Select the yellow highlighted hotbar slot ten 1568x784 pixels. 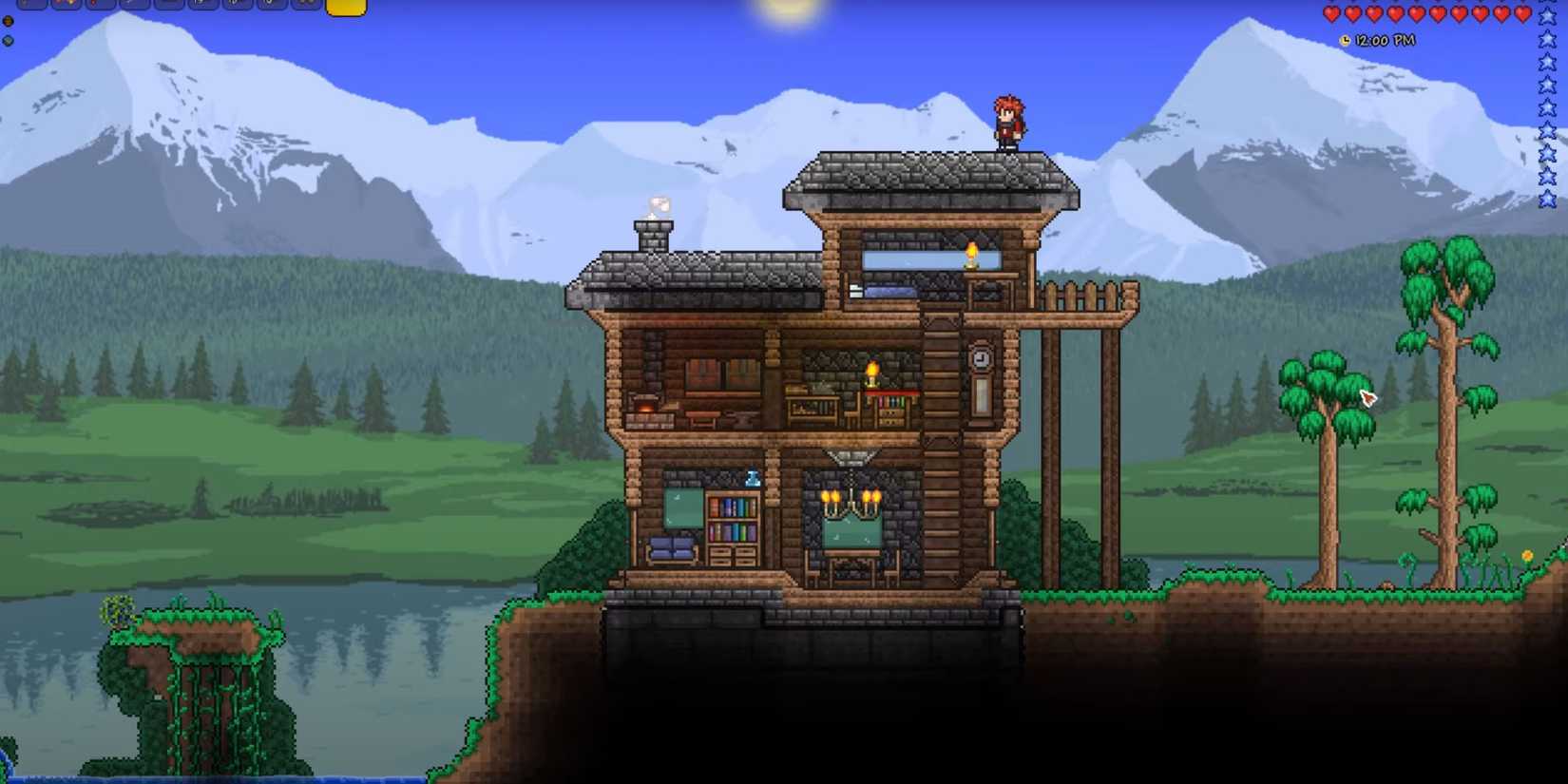coord(347,10)
